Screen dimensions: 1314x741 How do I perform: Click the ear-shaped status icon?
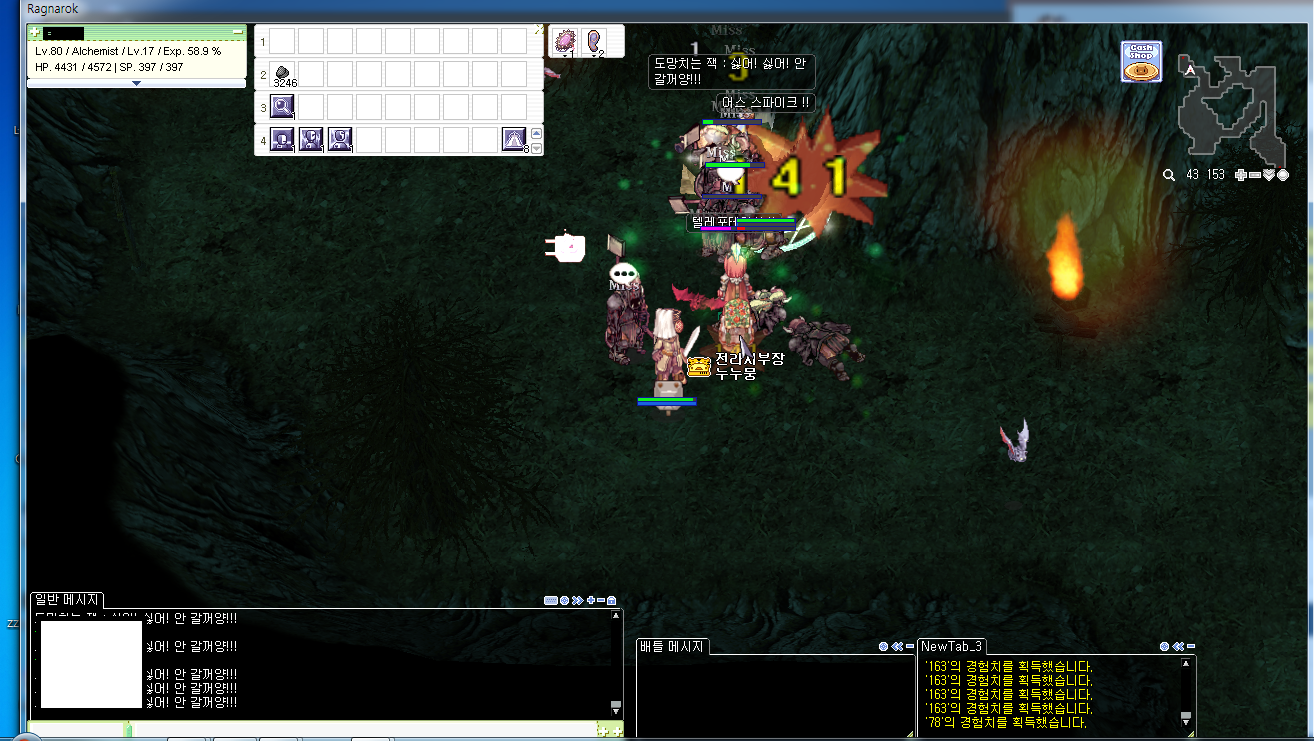coord(595,41)
